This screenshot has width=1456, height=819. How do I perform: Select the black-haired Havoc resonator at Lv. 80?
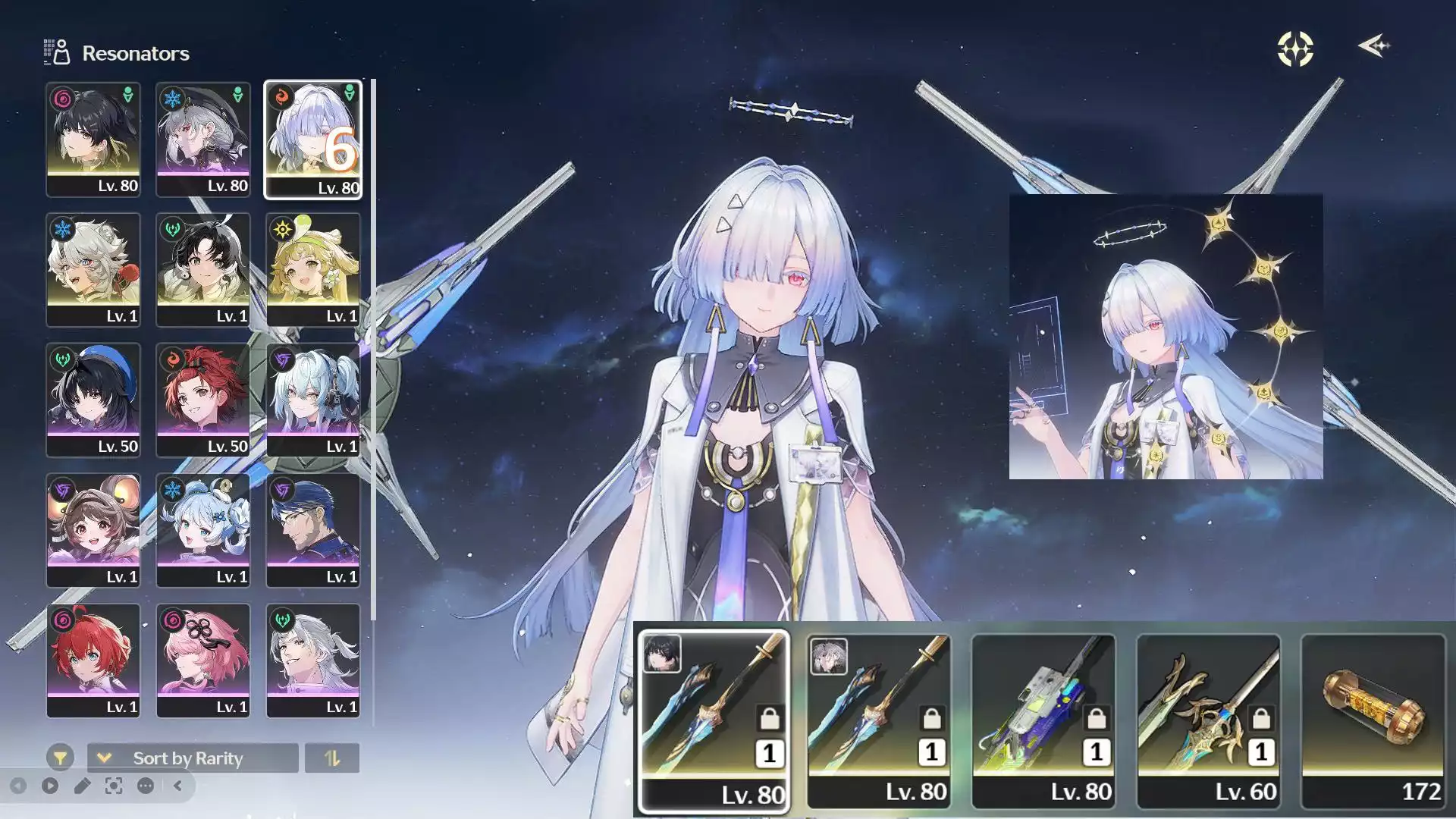coord(93,140)
